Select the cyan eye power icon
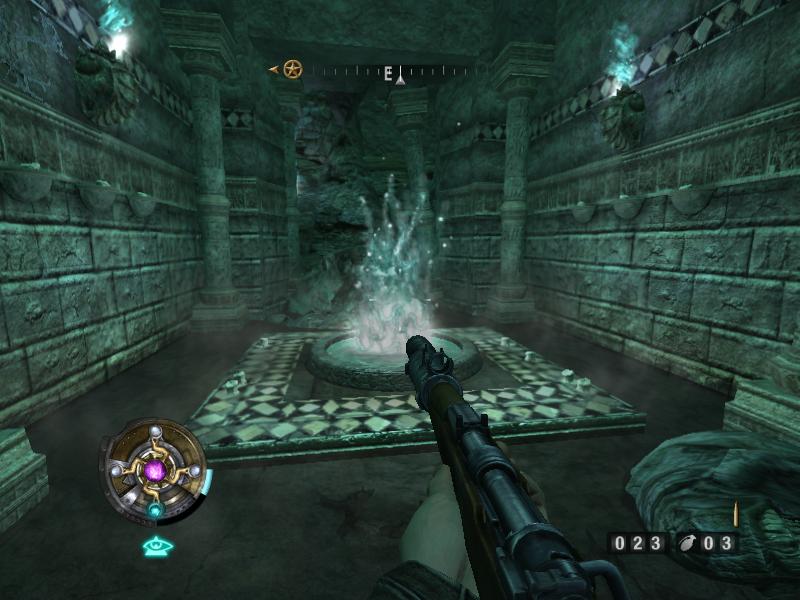This screenshot has height=600, width=800. coord(157,546)
